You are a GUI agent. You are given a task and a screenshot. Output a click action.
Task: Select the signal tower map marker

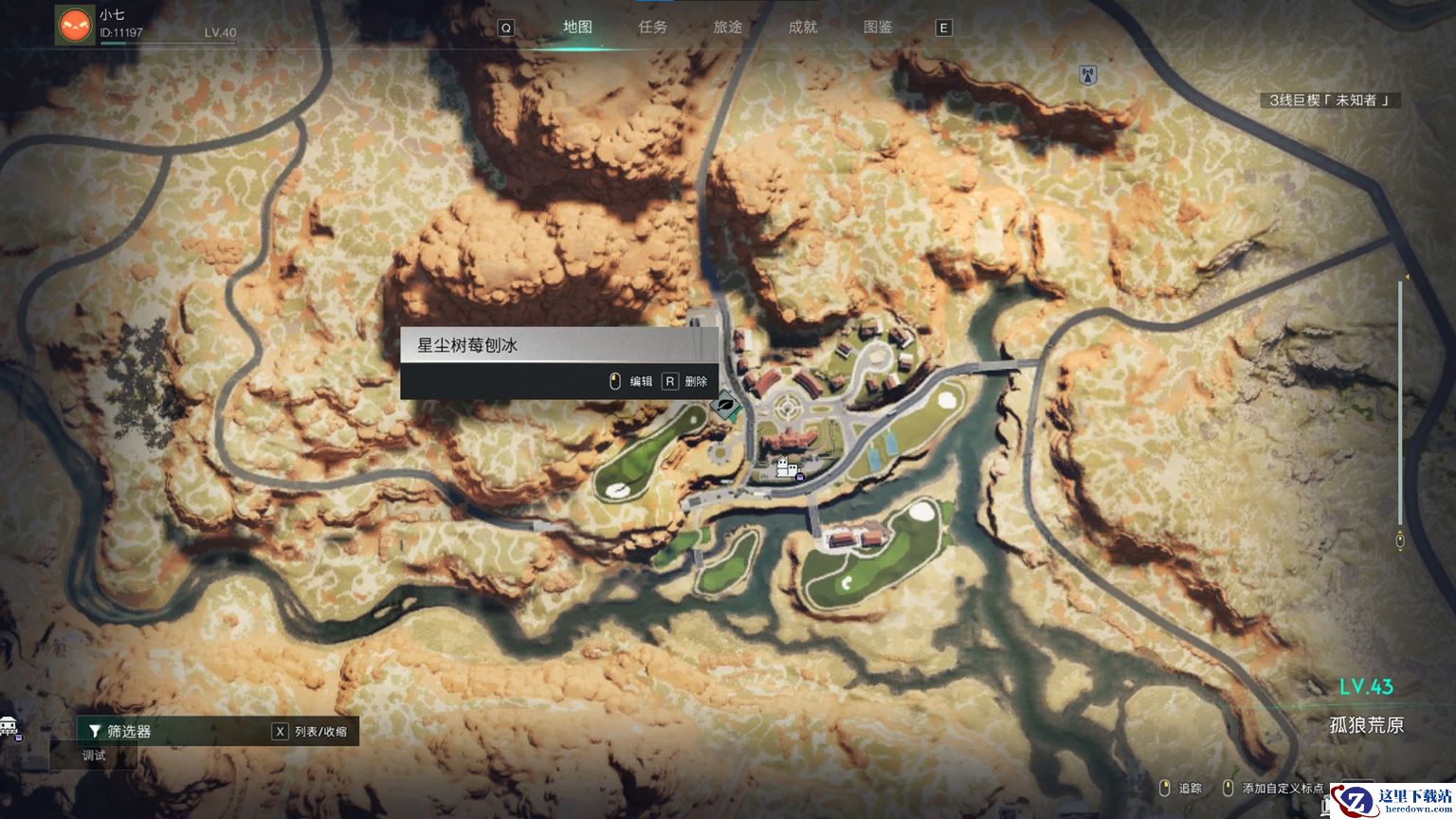(x=1088, y=74)
